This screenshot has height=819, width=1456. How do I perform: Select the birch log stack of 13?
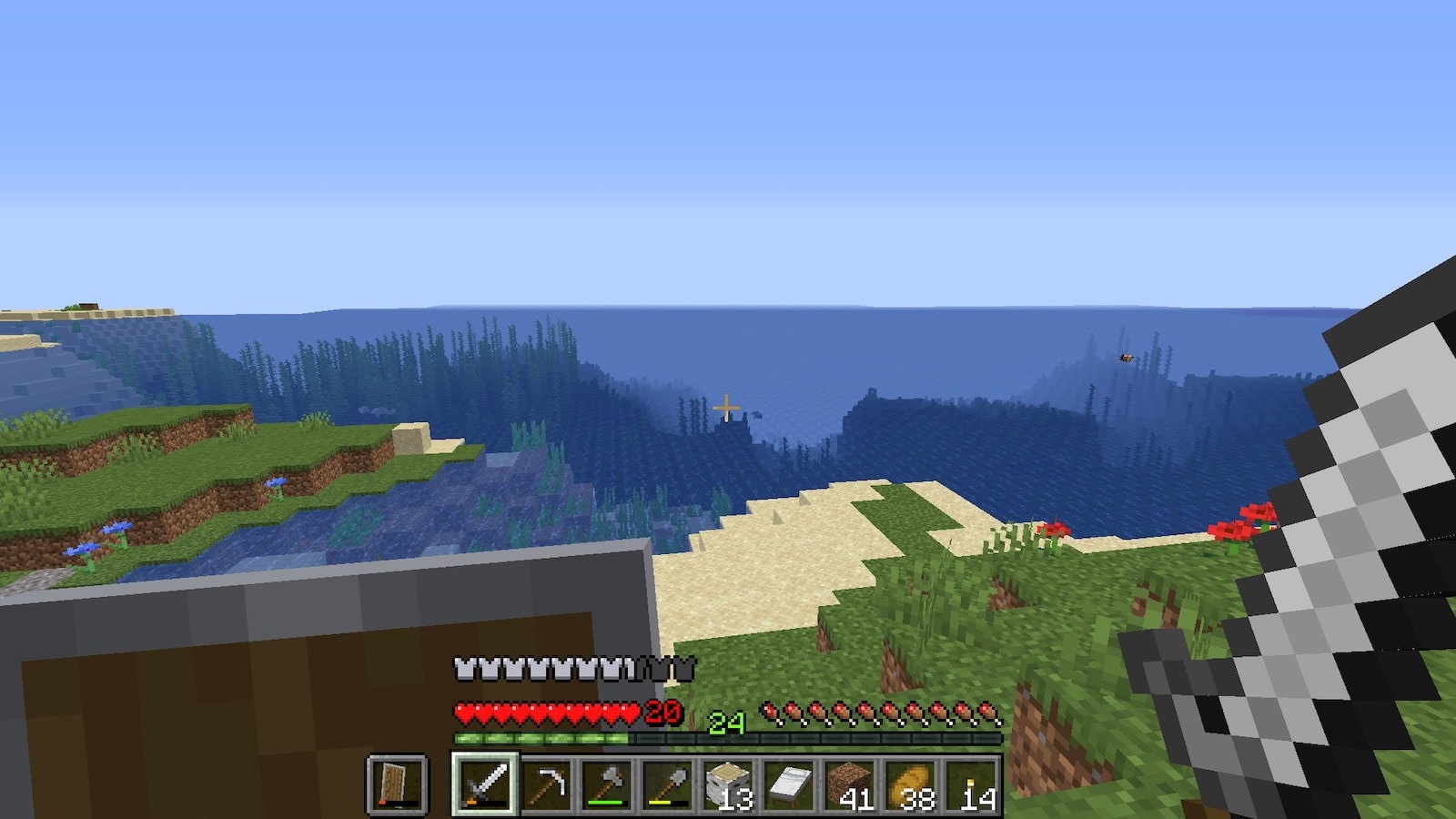click(x=729, y=784)
